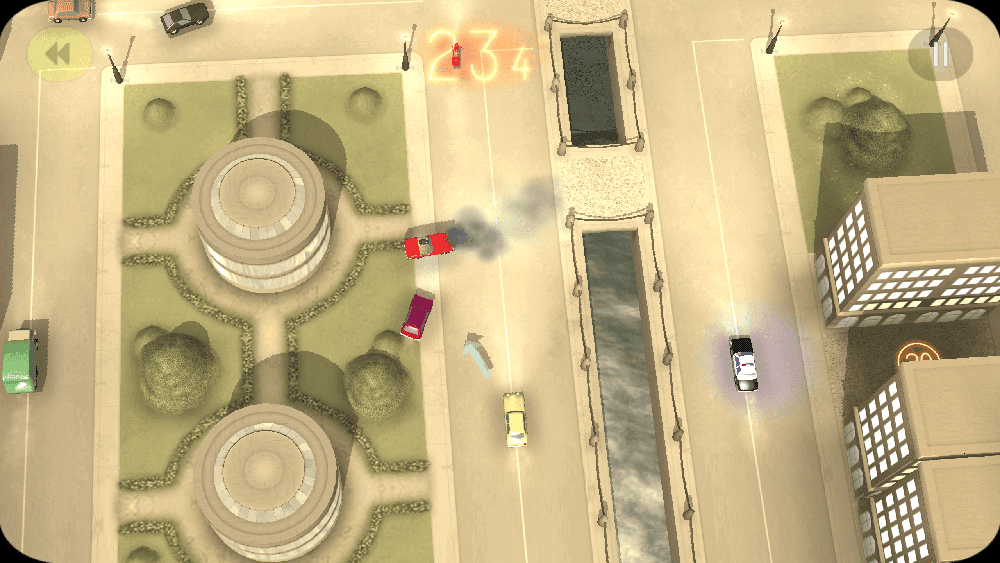Image resolution: width=1000 pixels, height=563 pixels.
Task: Tap the yellow rewind button
Action: tap(59, 54)
